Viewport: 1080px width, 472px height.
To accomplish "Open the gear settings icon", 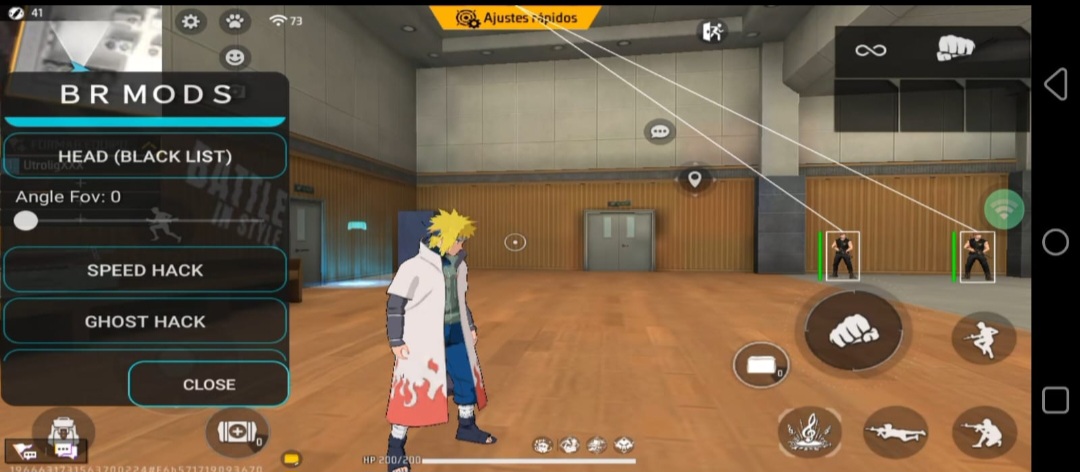I will tap(190, 21).
